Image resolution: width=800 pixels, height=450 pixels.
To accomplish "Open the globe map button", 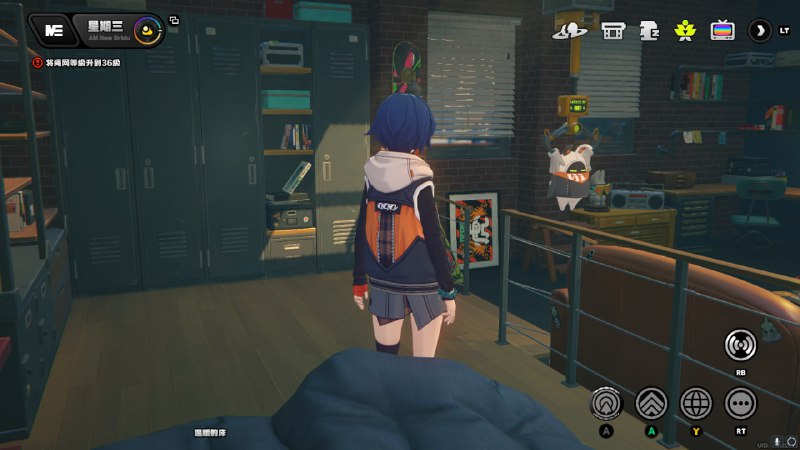I will pyautogui.click(x=696, y=402).
